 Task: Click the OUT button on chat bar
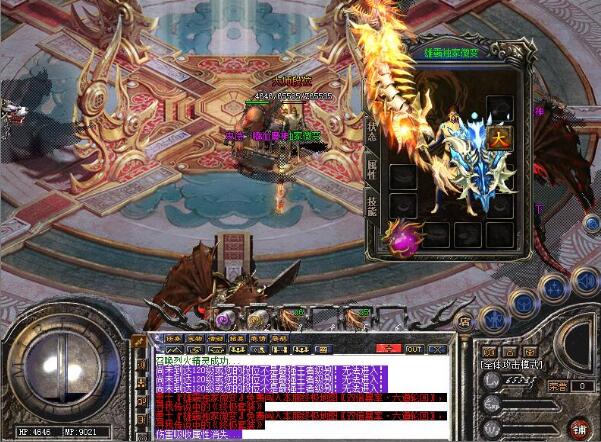pyautogui.click(x=414, y=350)
